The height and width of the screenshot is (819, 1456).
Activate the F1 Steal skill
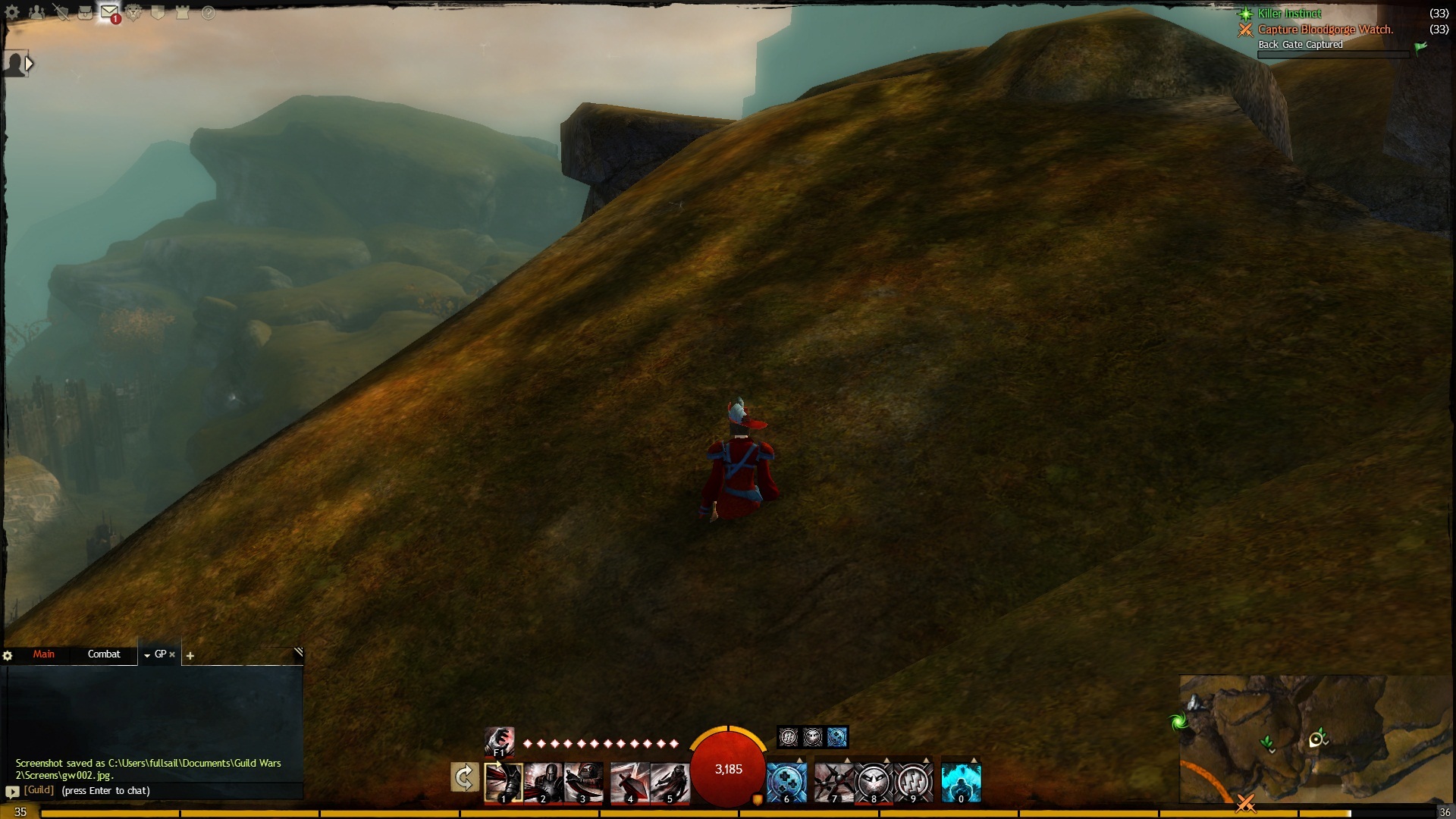499,741
